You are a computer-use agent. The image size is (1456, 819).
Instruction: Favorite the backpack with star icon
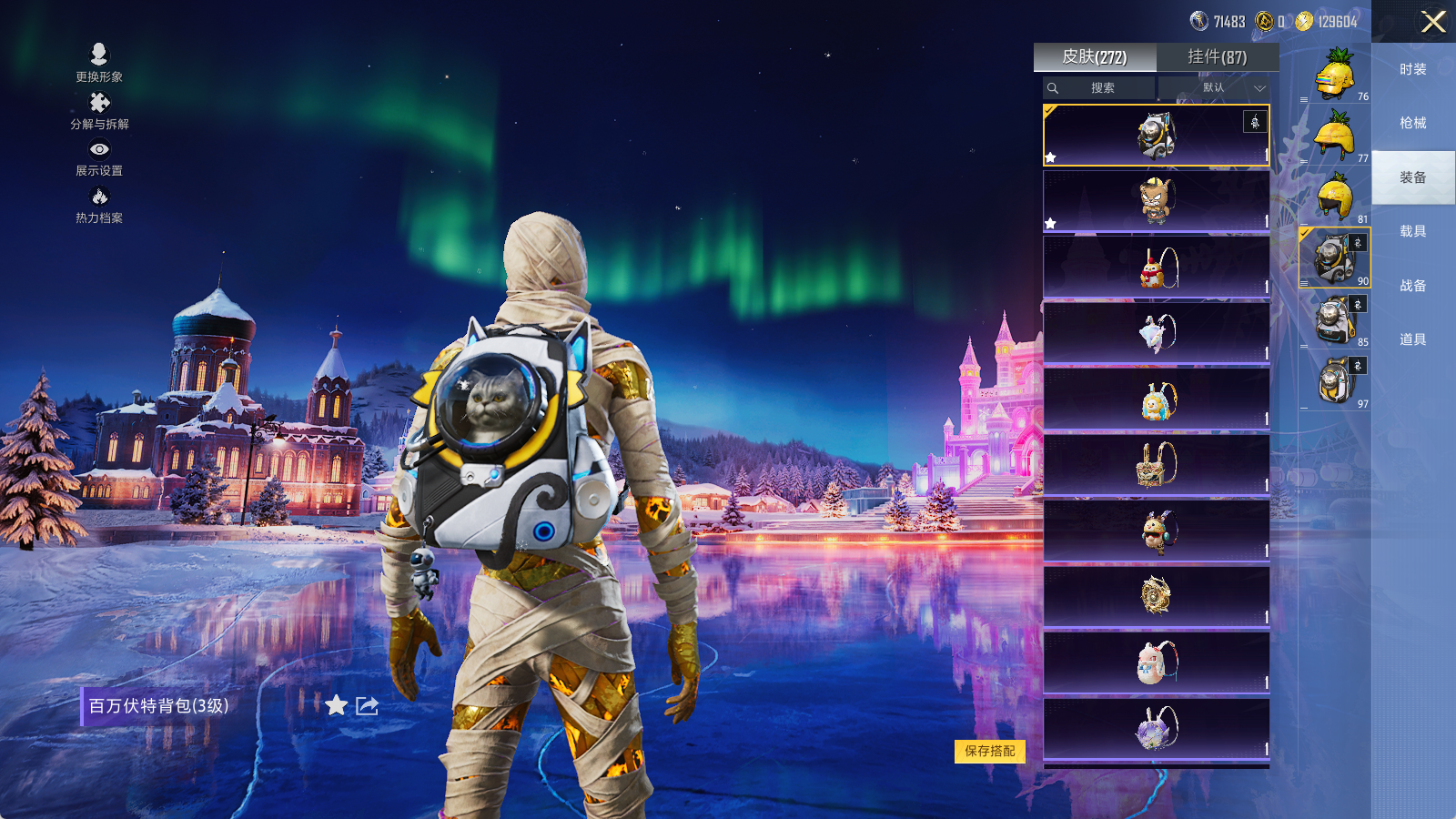click(337, 705)
